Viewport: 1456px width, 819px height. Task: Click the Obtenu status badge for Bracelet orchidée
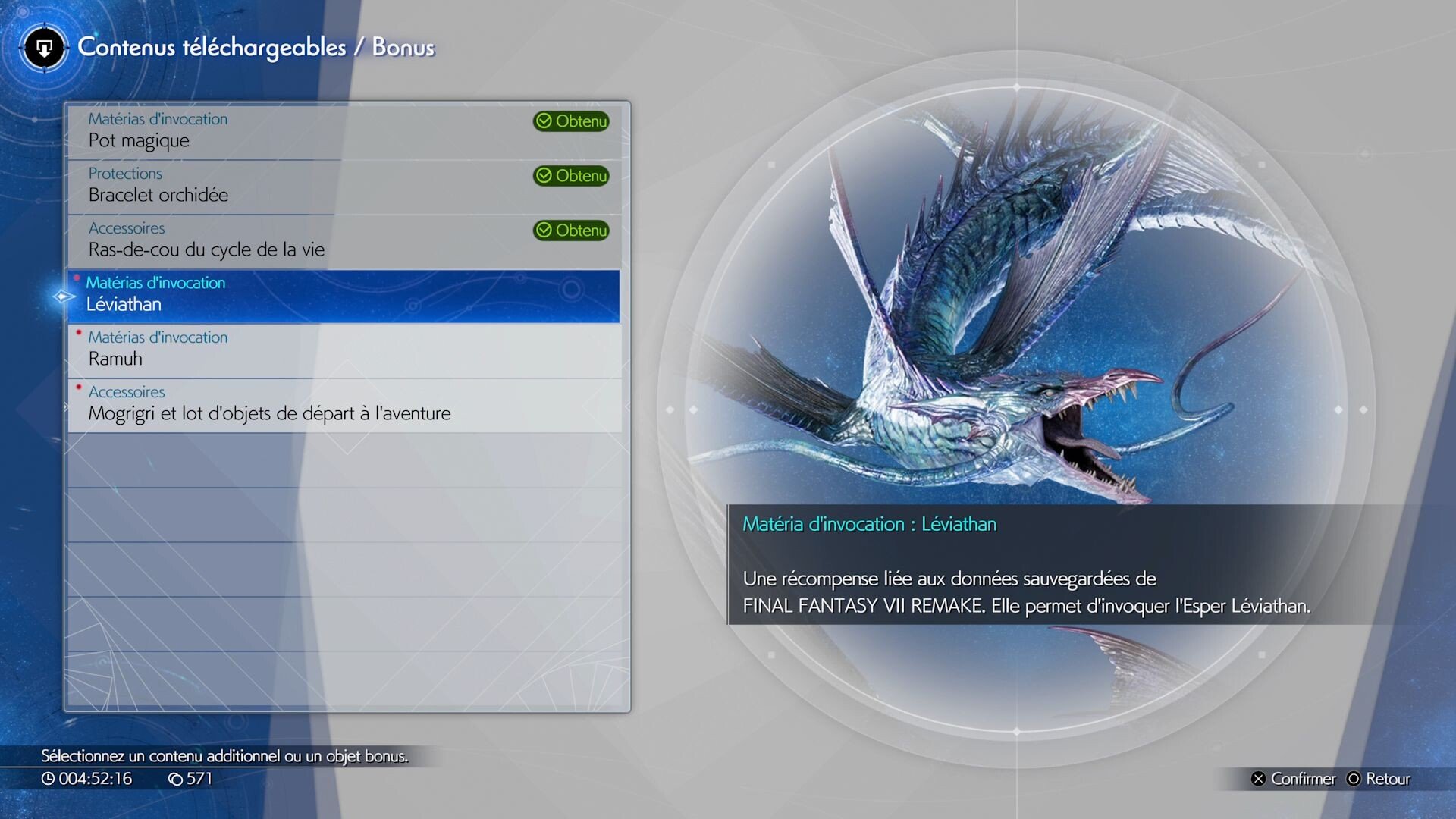[571, 176]
